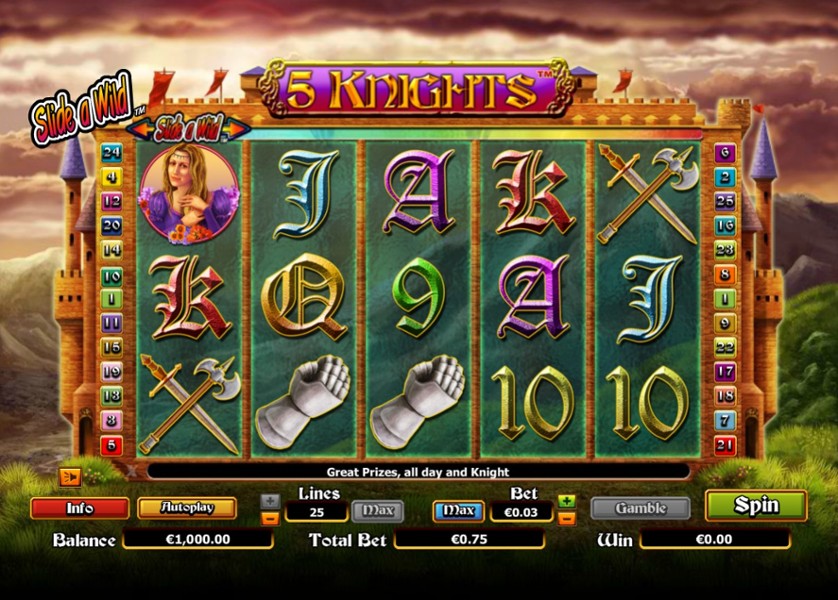Image resolution: width=838 pixels, height=600 pixels.
Task: Decrease the number of lines
Action: click(x=270, y=518)
